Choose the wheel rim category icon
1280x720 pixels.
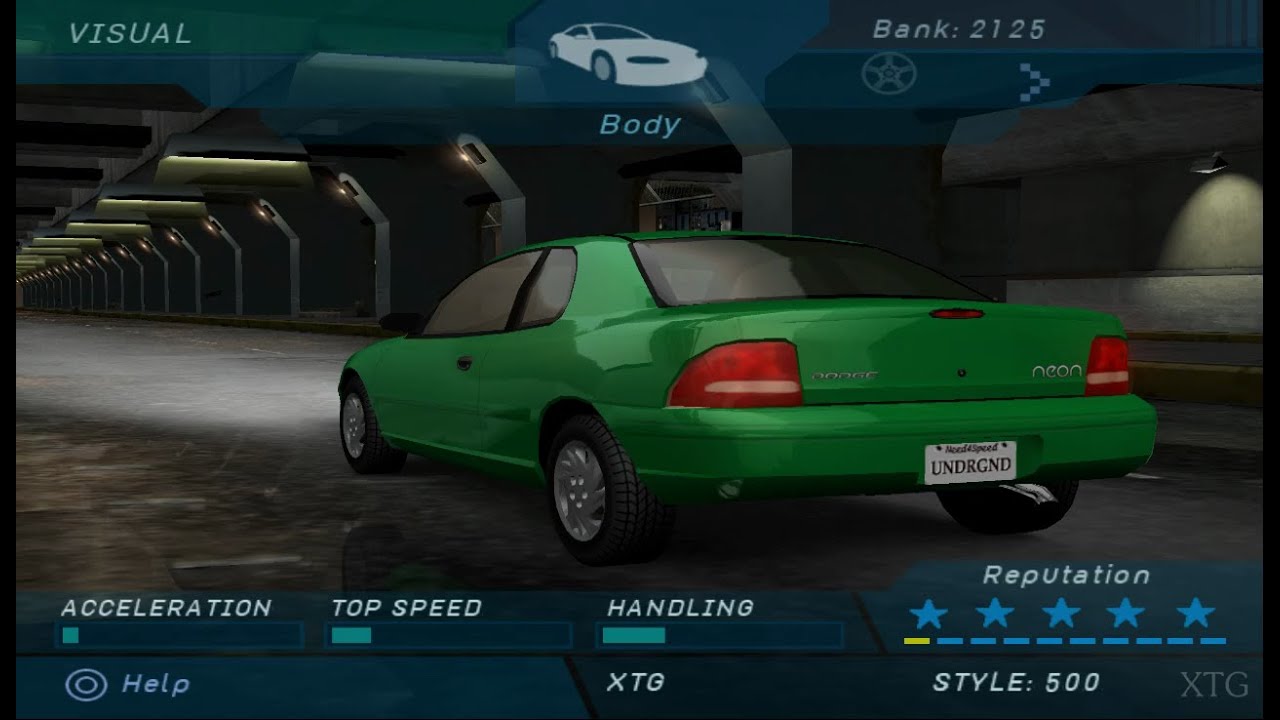pos(888,74)
